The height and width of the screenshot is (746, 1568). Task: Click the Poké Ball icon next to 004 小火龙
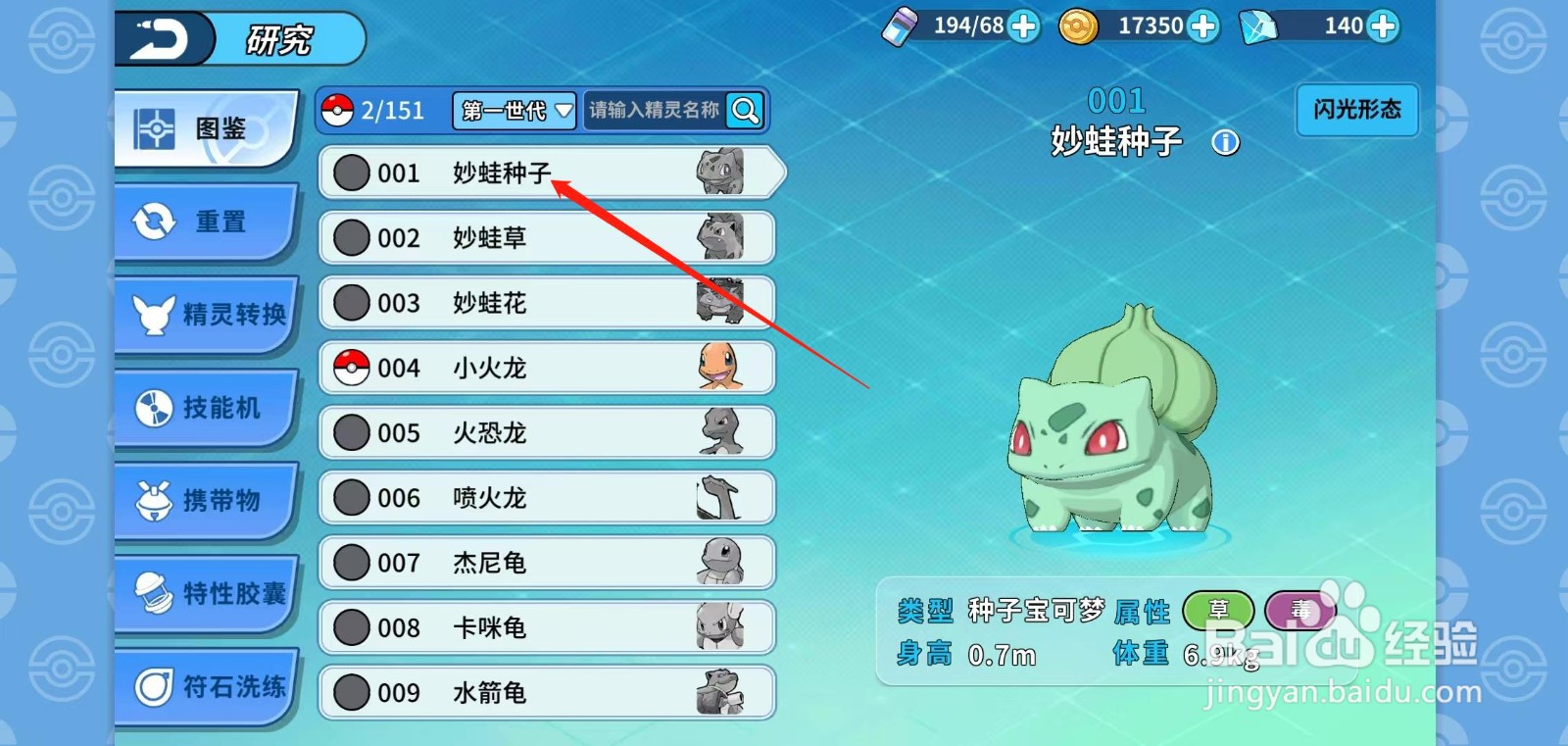(x=352, y=368)
